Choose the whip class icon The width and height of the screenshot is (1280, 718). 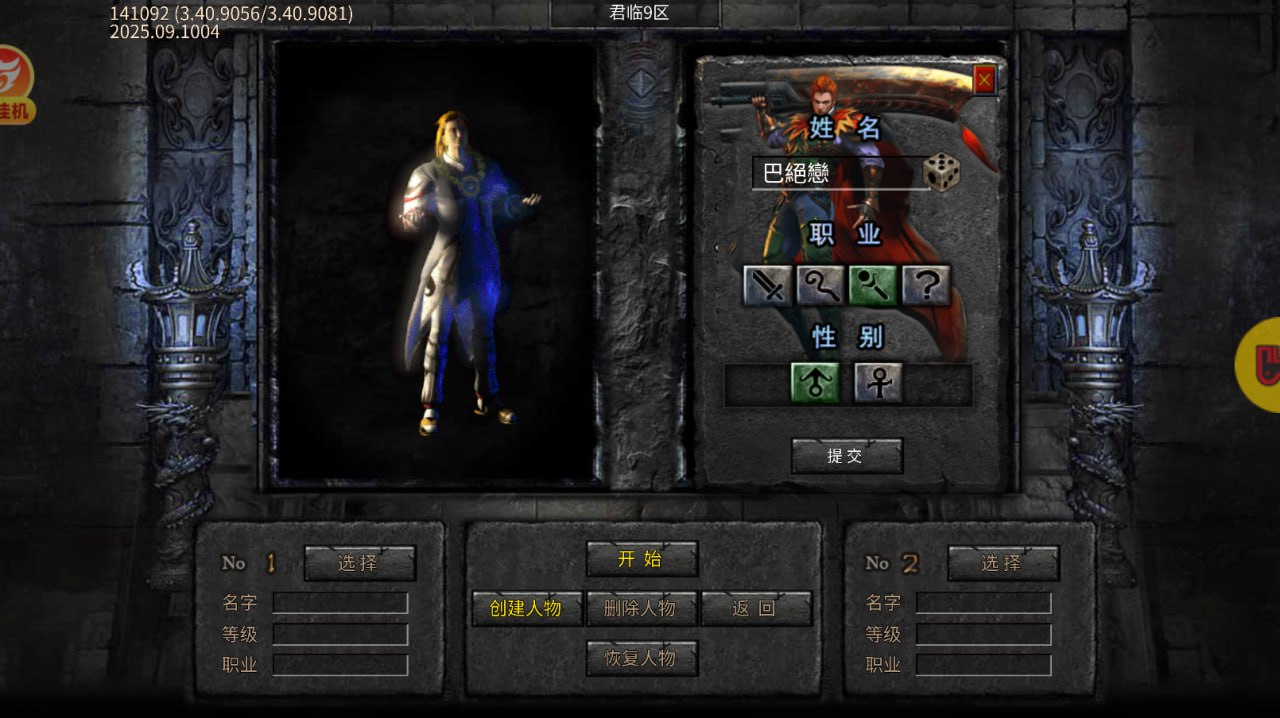point(820,286)
